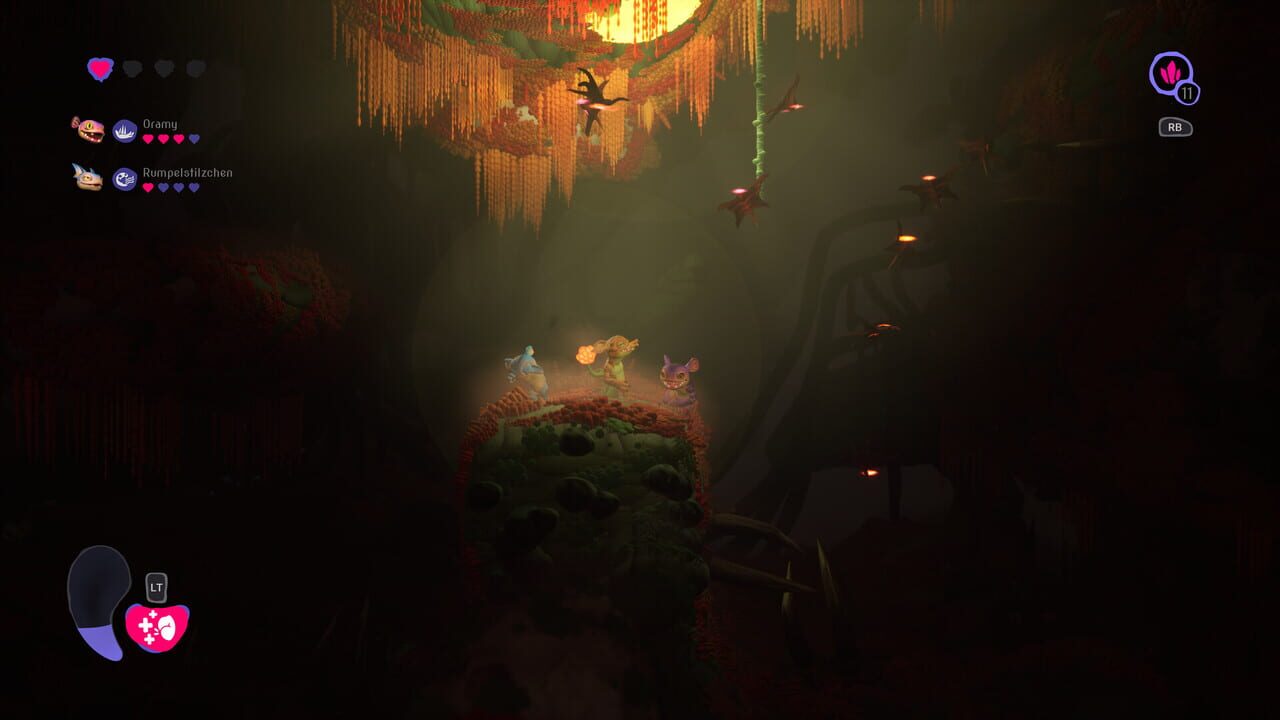Click the LT button prompt
The height and width of the screenshot is (720, 1280).
(x=157, y=587)
